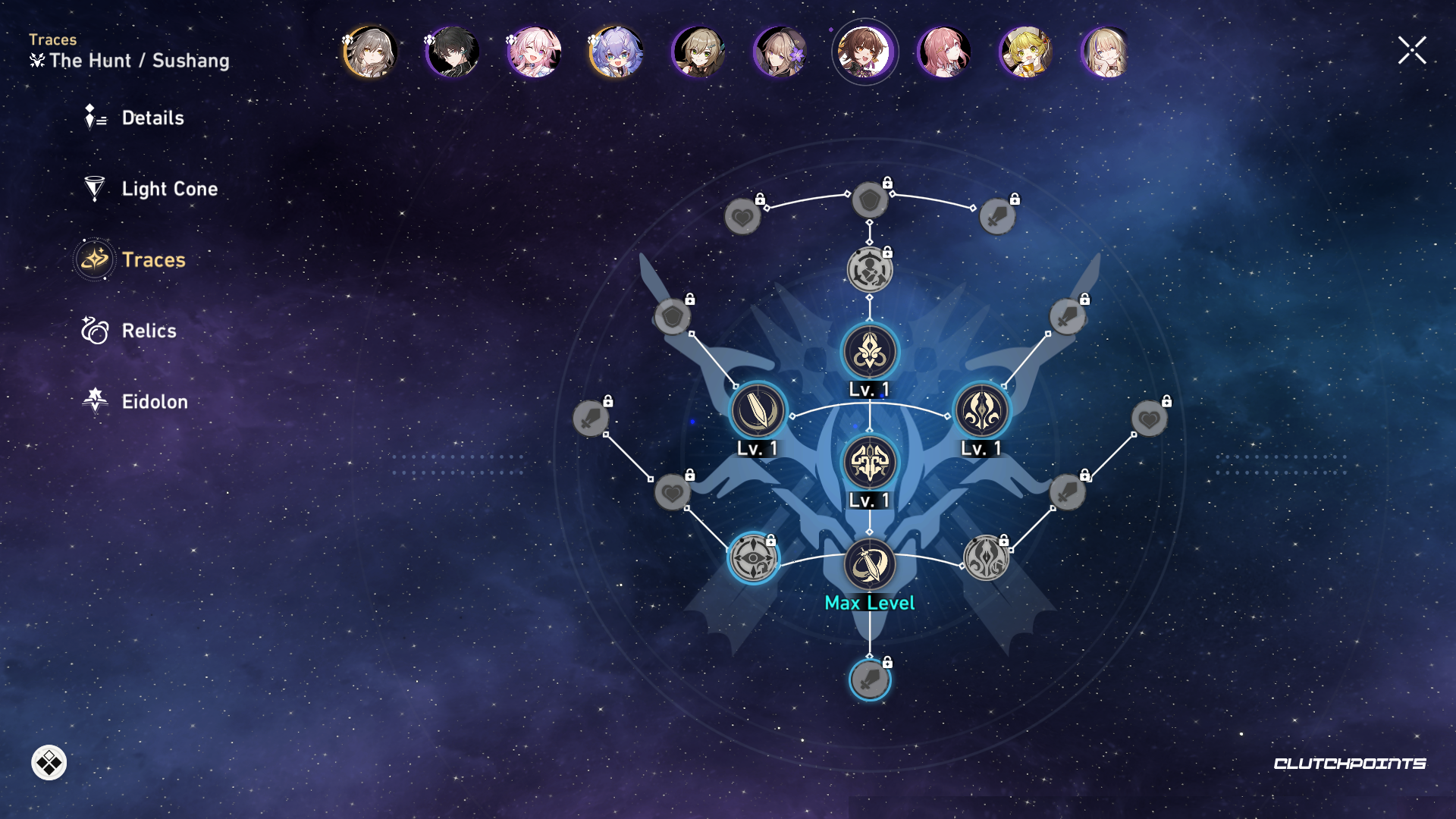Select the Traces tab

(x=152, y=260)
